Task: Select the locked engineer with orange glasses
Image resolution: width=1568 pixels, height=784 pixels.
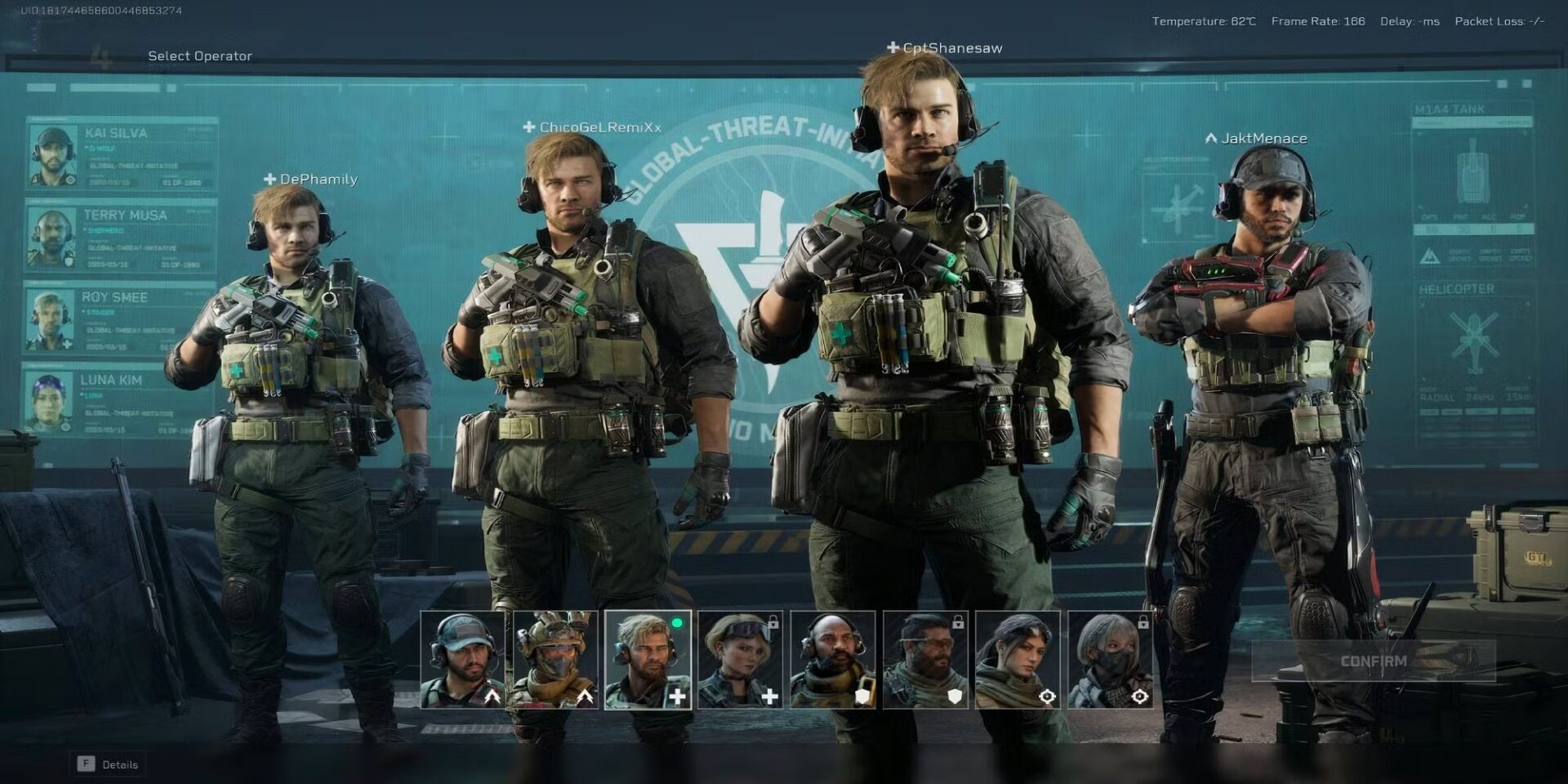Action: tap(925, 660)
